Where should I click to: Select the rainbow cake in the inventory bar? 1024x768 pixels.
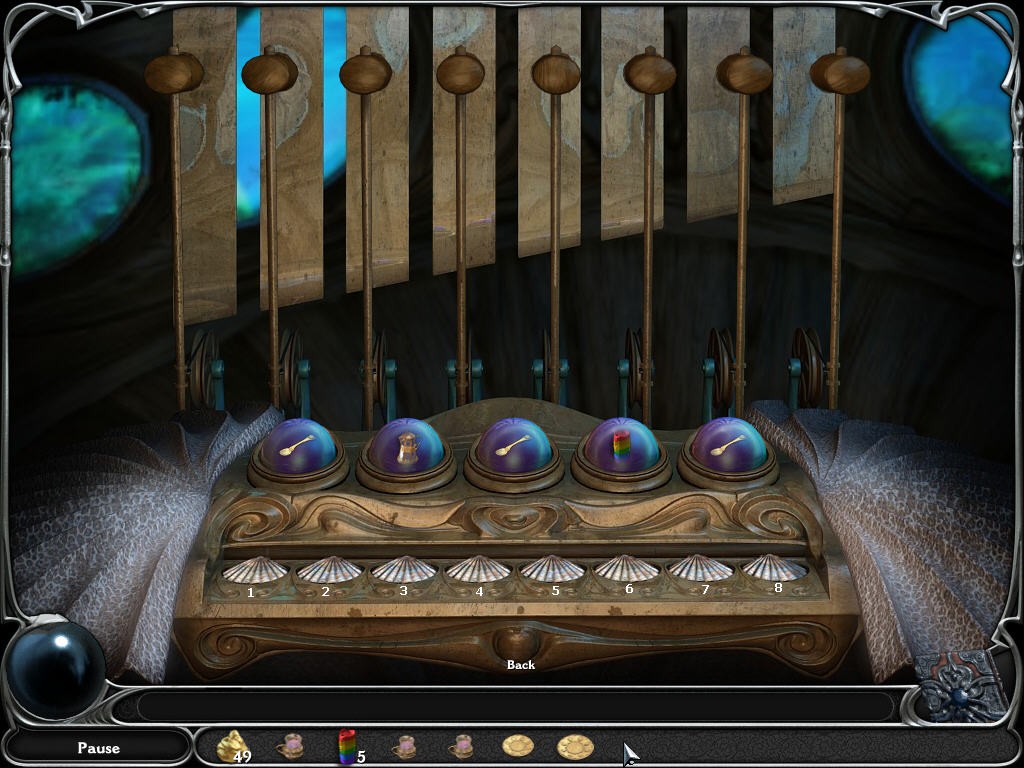[x=347, y=746]
